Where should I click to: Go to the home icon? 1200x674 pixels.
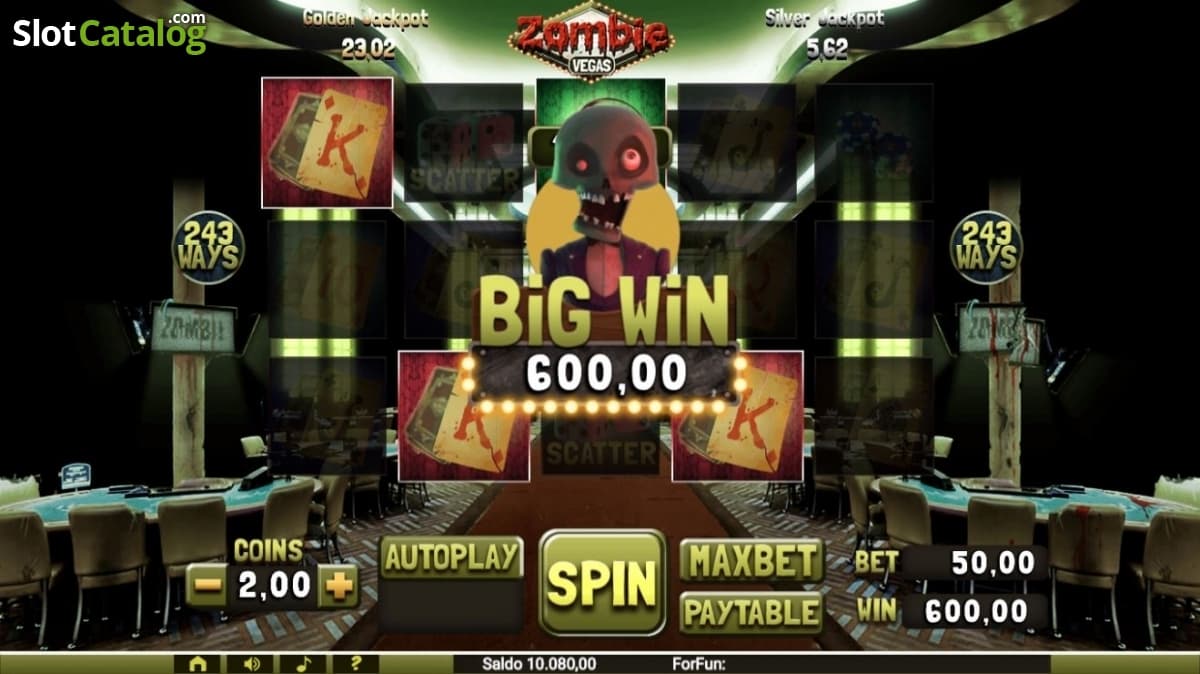point(198,664)
